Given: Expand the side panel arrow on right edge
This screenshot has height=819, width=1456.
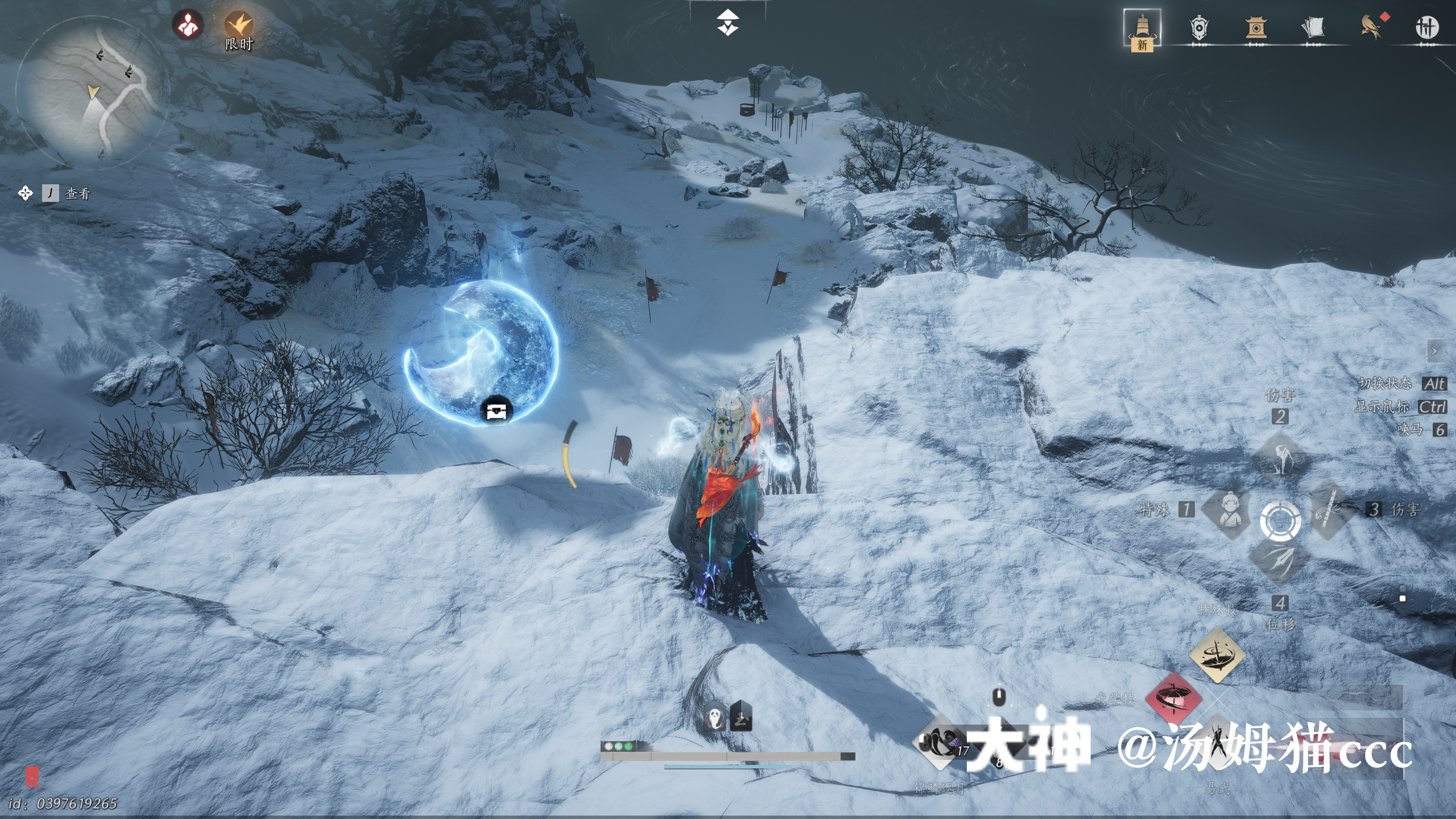Looking at the screenshot, I should coord(1434,351).
